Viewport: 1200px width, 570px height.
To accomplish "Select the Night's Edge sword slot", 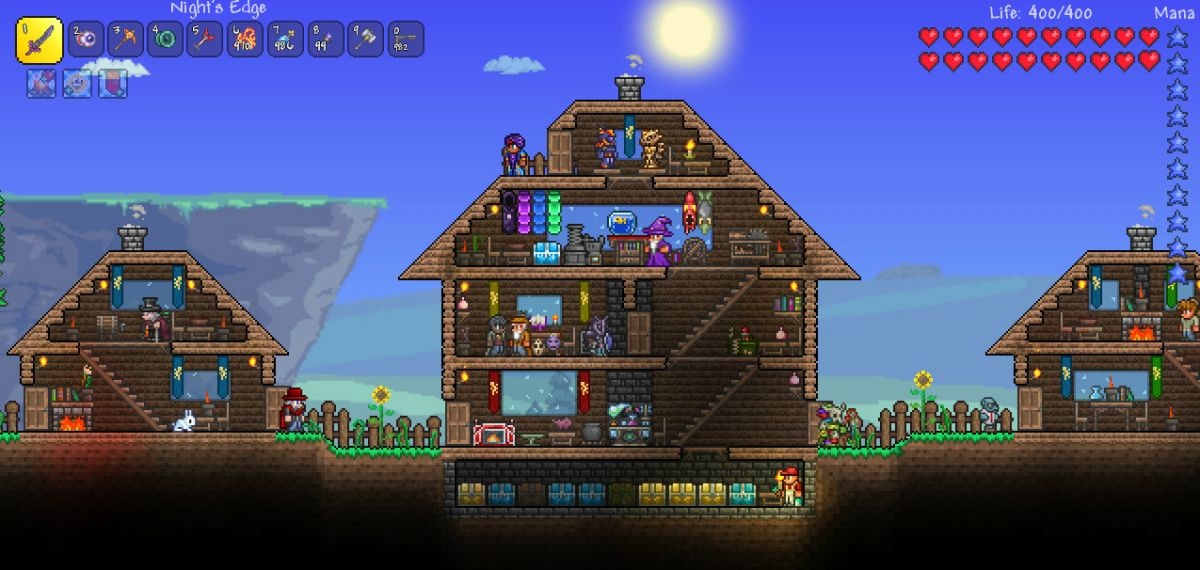I will (x=39, y=40).
